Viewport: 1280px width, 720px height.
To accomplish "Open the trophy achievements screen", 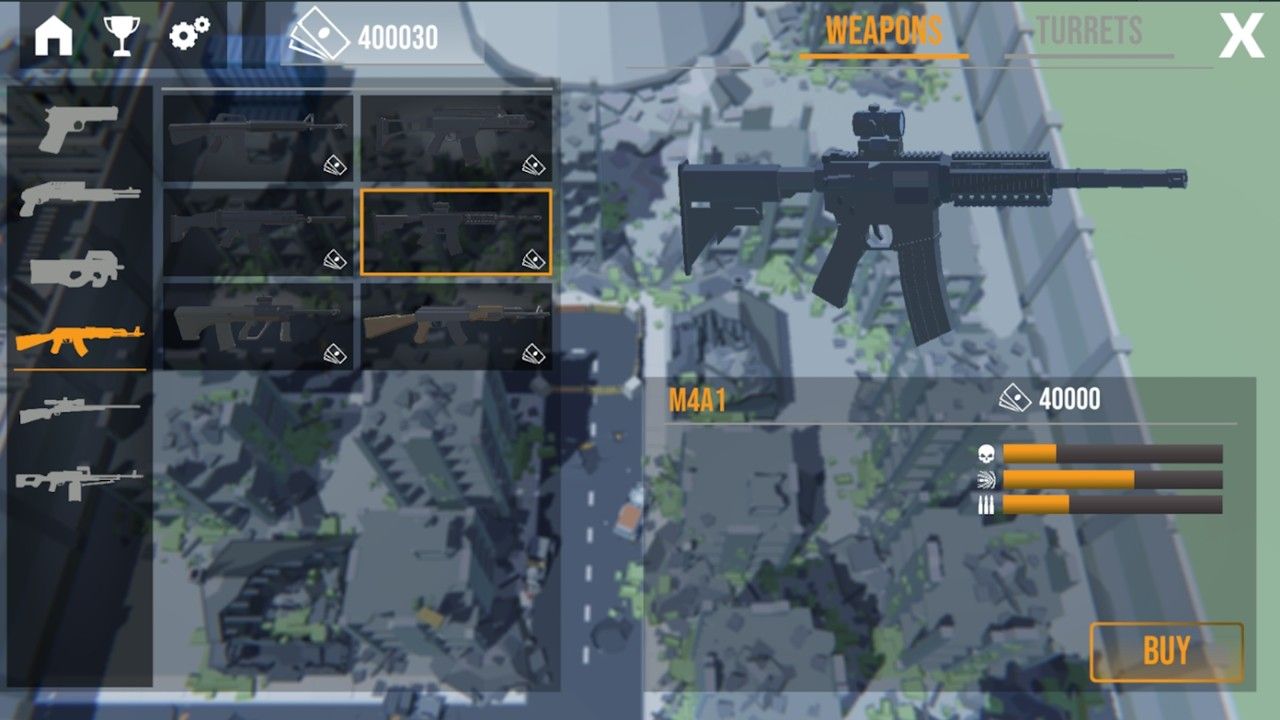I will click(x=121, y=36).
